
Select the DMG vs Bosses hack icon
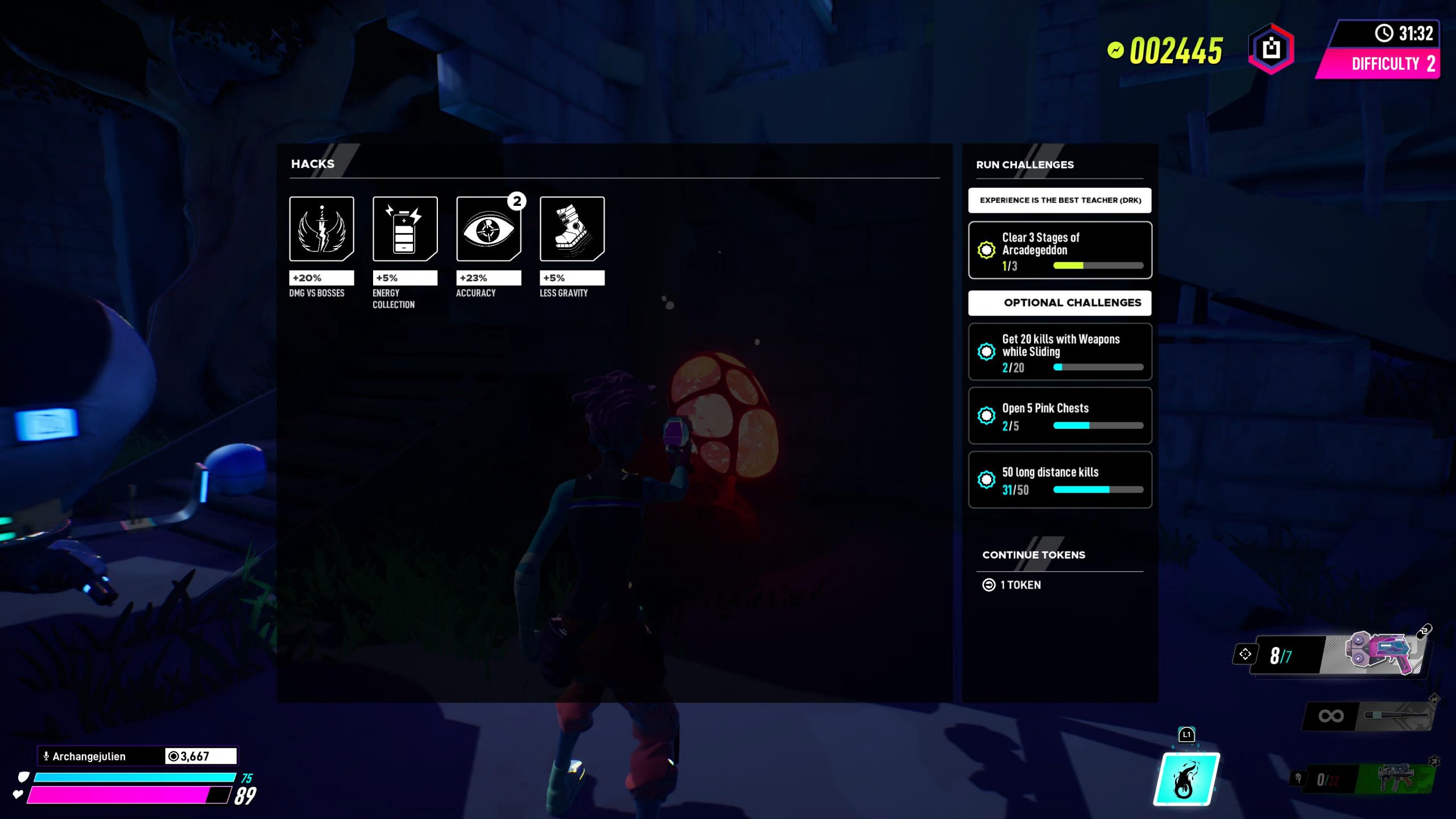tap(321, 229)
